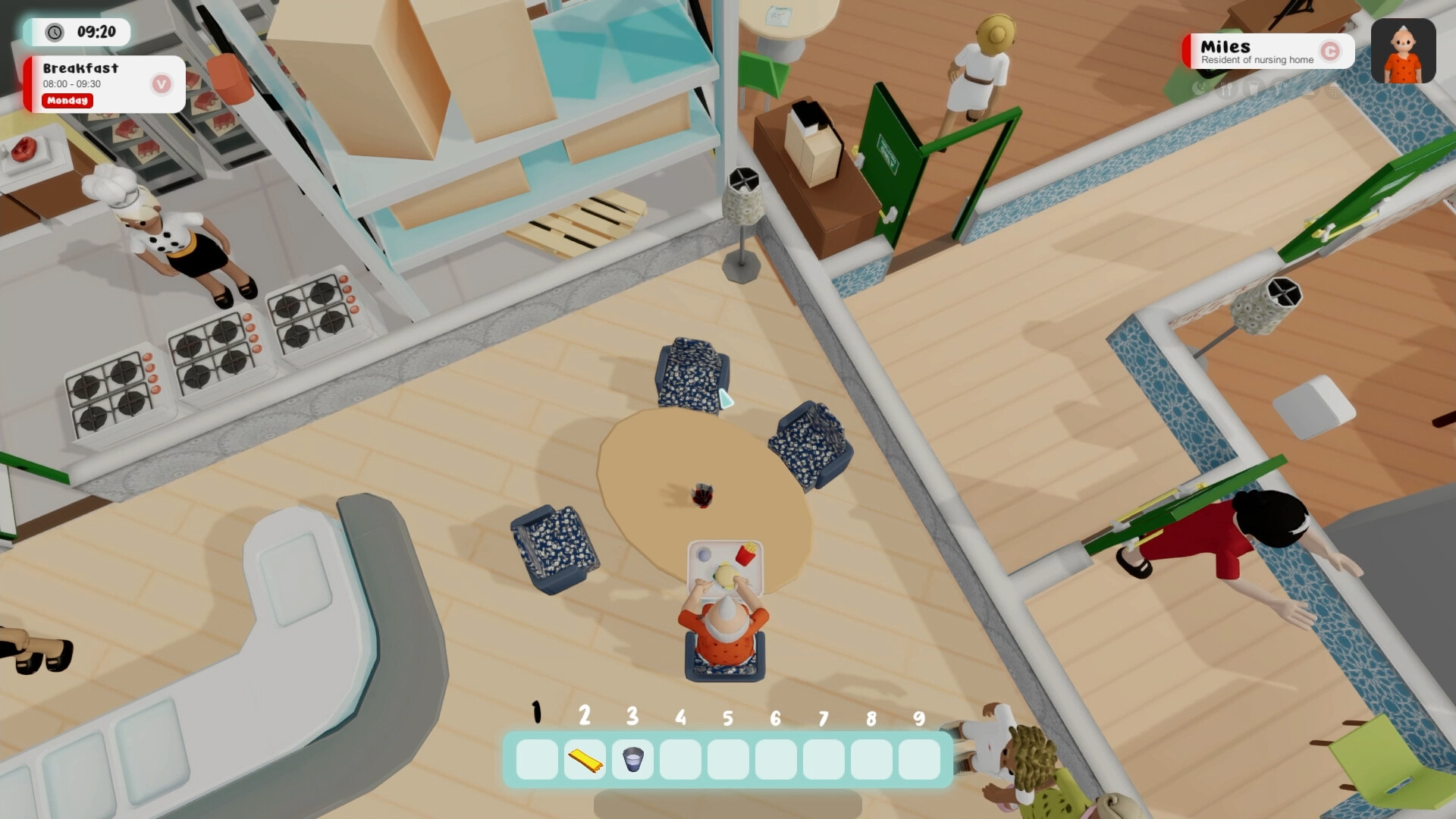Click the clock icon next to 09:20
The image size is (1456, 819).
pos(53,33)
